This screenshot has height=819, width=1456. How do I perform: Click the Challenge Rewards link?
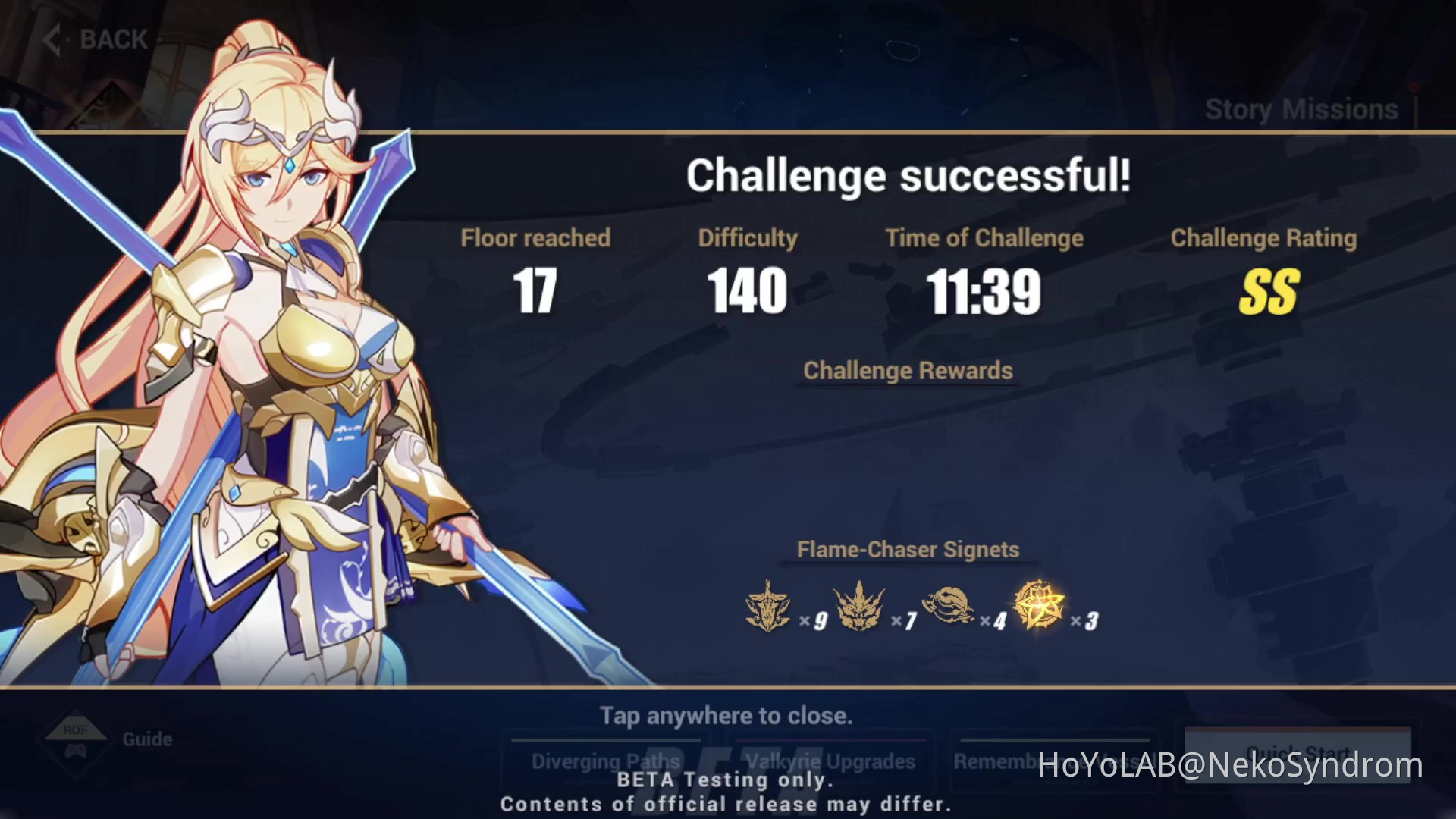tap(908, 371)
